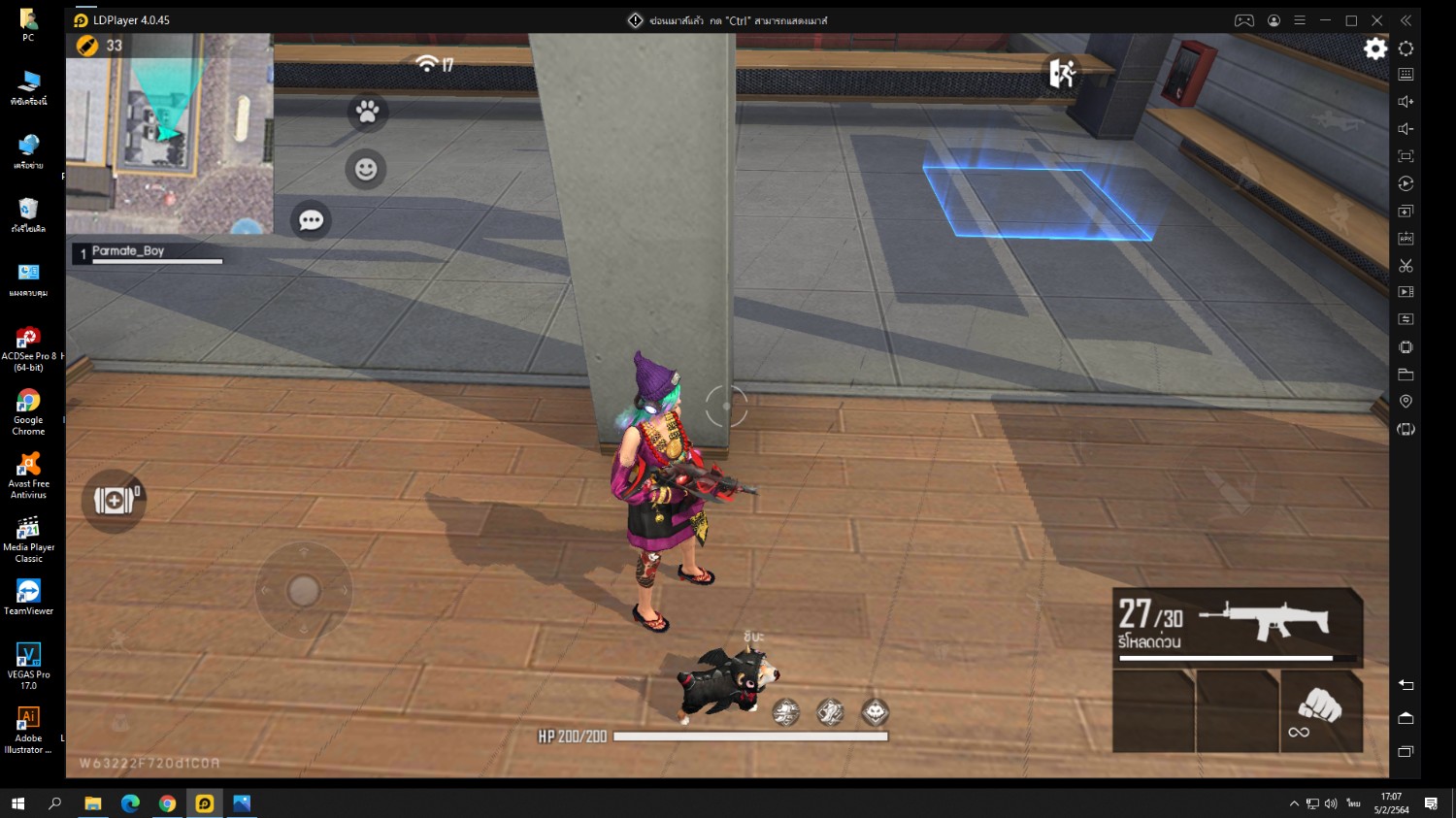1456x818 pixels.
Task: Use the medkit button
Action: (x=114, y=501)
